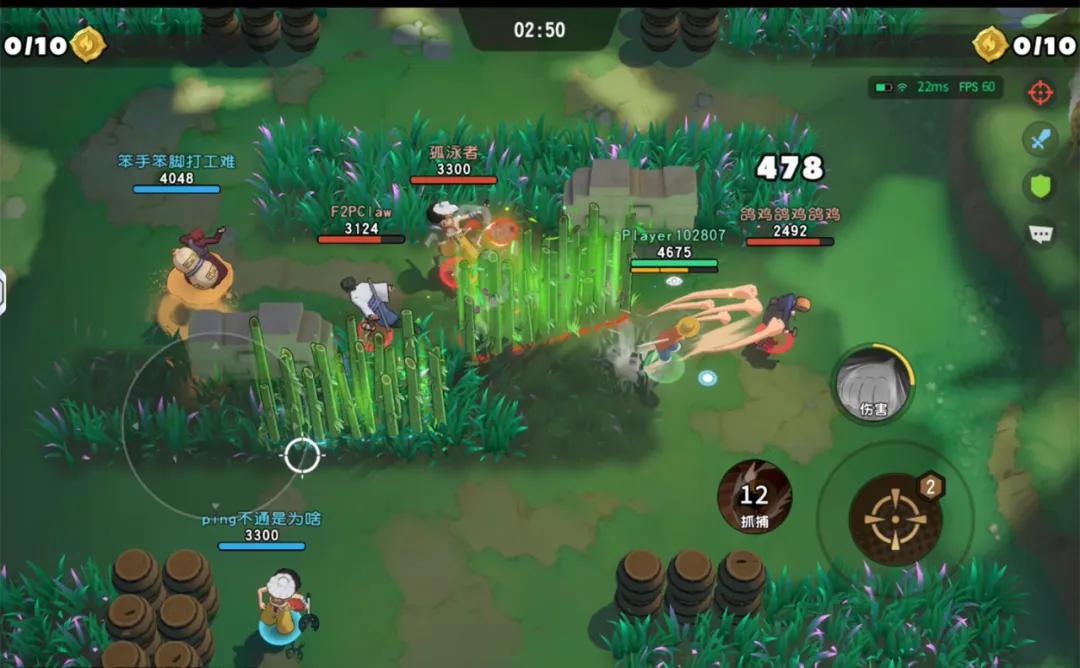Select the green shield quick-signal icon
Viewport: 1080px width, 668px height.
tap(1041, 186)
